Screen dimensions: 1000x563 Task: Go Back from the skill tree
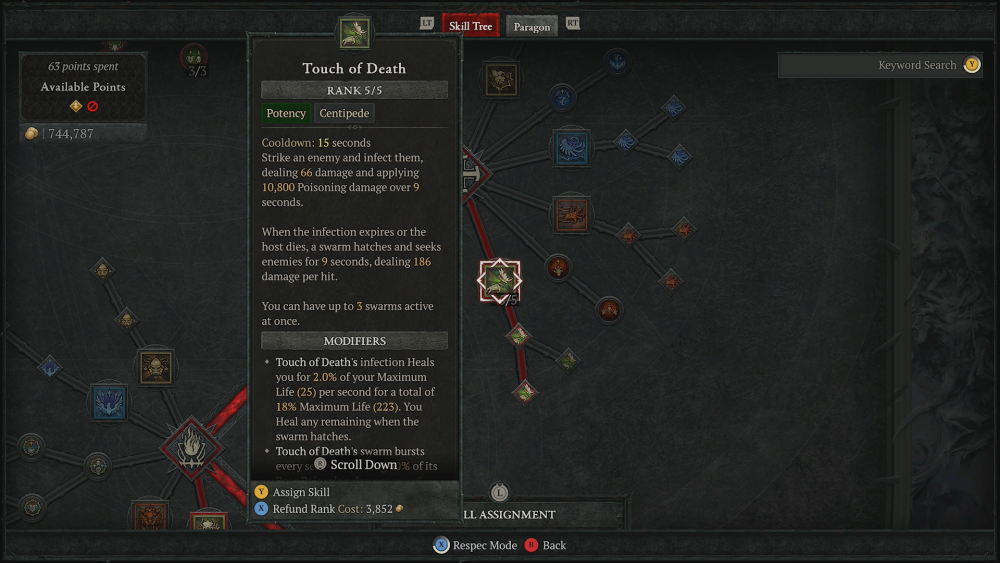[x=546, y=545]
